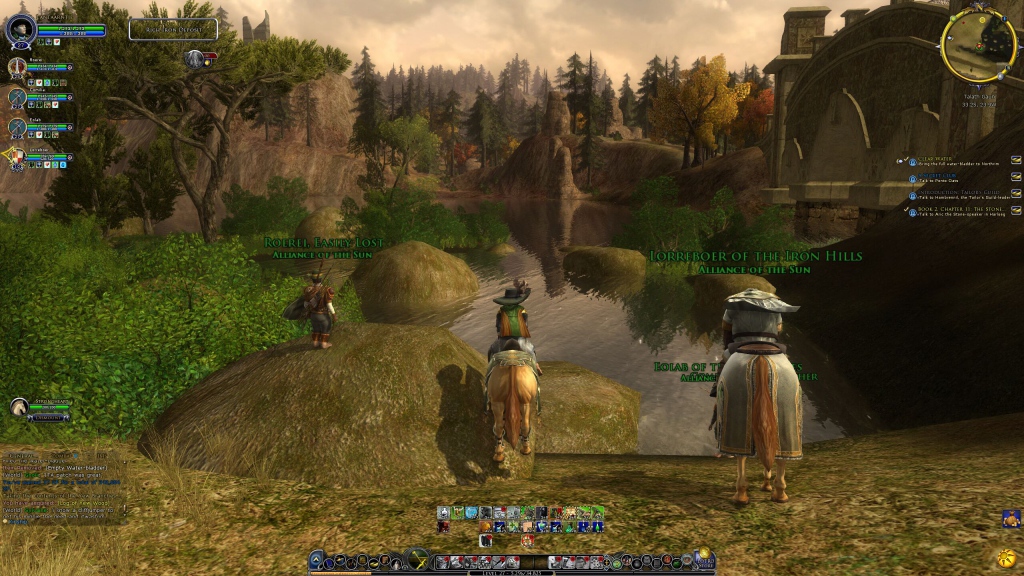Select the Stronghearth pet portrait
Viewport: 1024px width, 576px height.
click(x=19, y=407)
